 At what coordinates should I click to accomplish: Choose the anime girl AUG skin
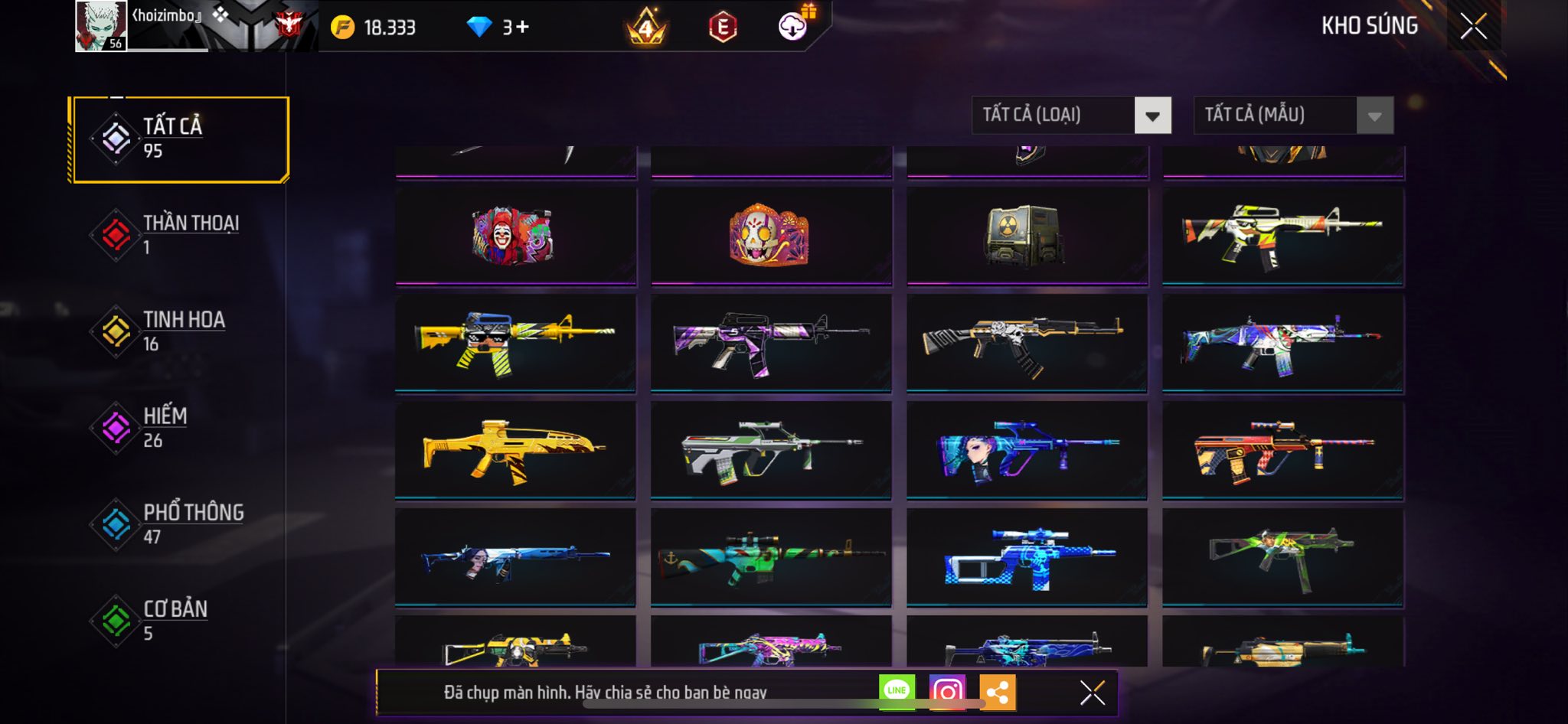pos(1027,450)
